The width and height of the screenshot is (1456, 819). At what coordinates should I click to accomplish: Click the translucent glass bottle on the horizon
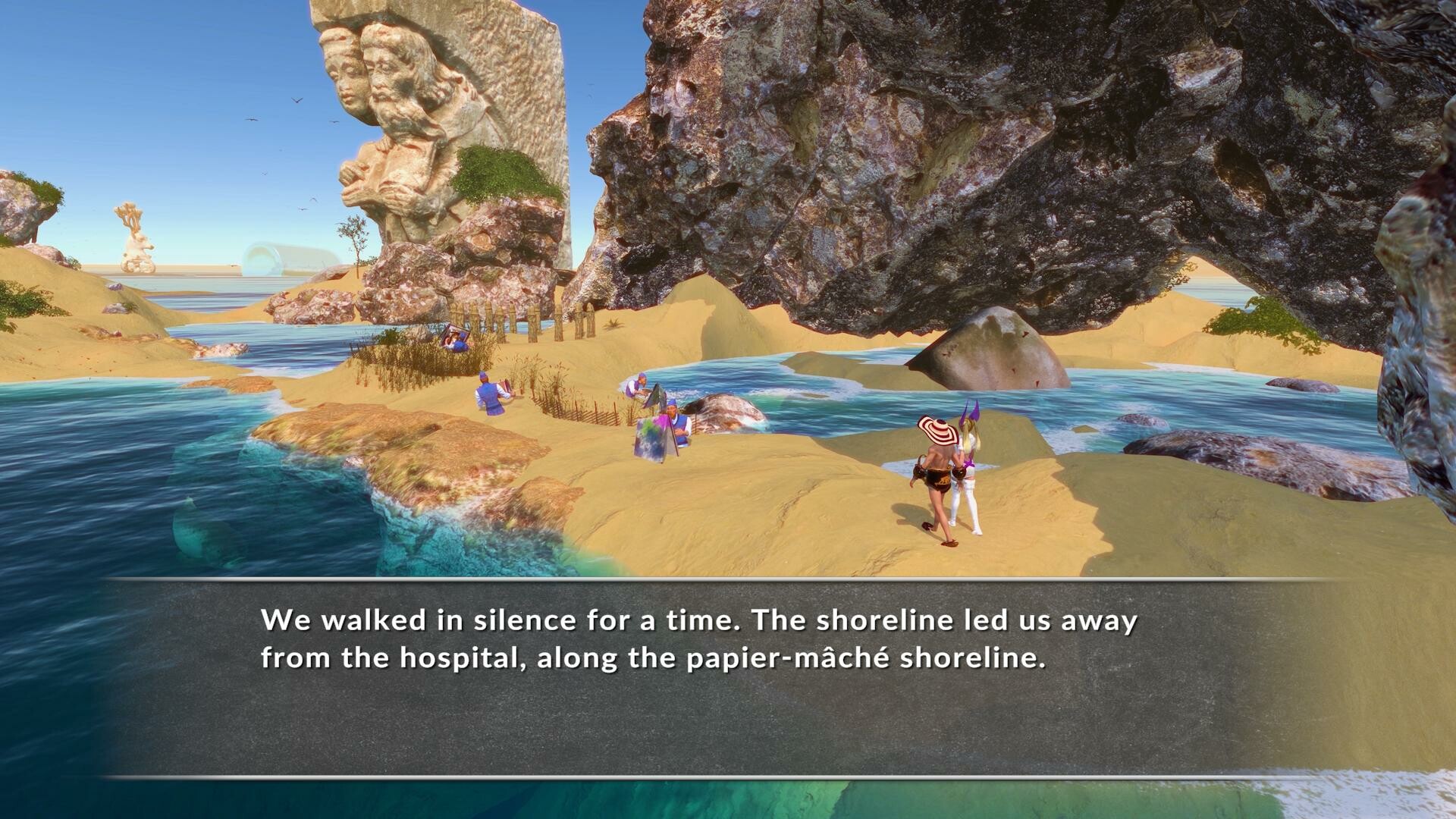click(x=288, y=258)
